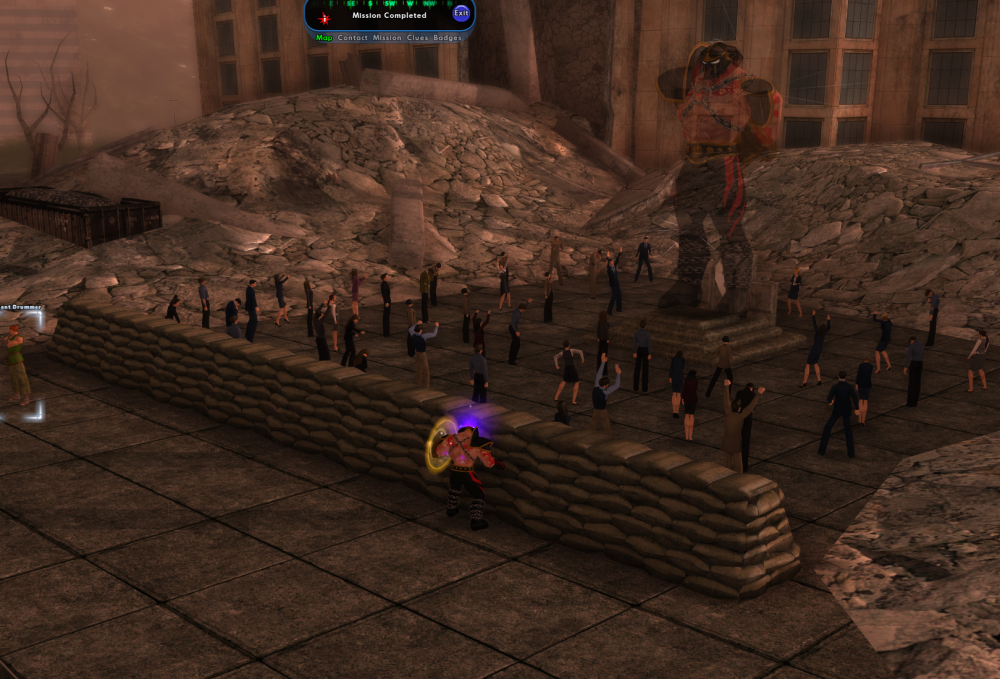This screenshot has width=1000, height=679.
Task: Show the Mission tab
Action: (387, 37)
